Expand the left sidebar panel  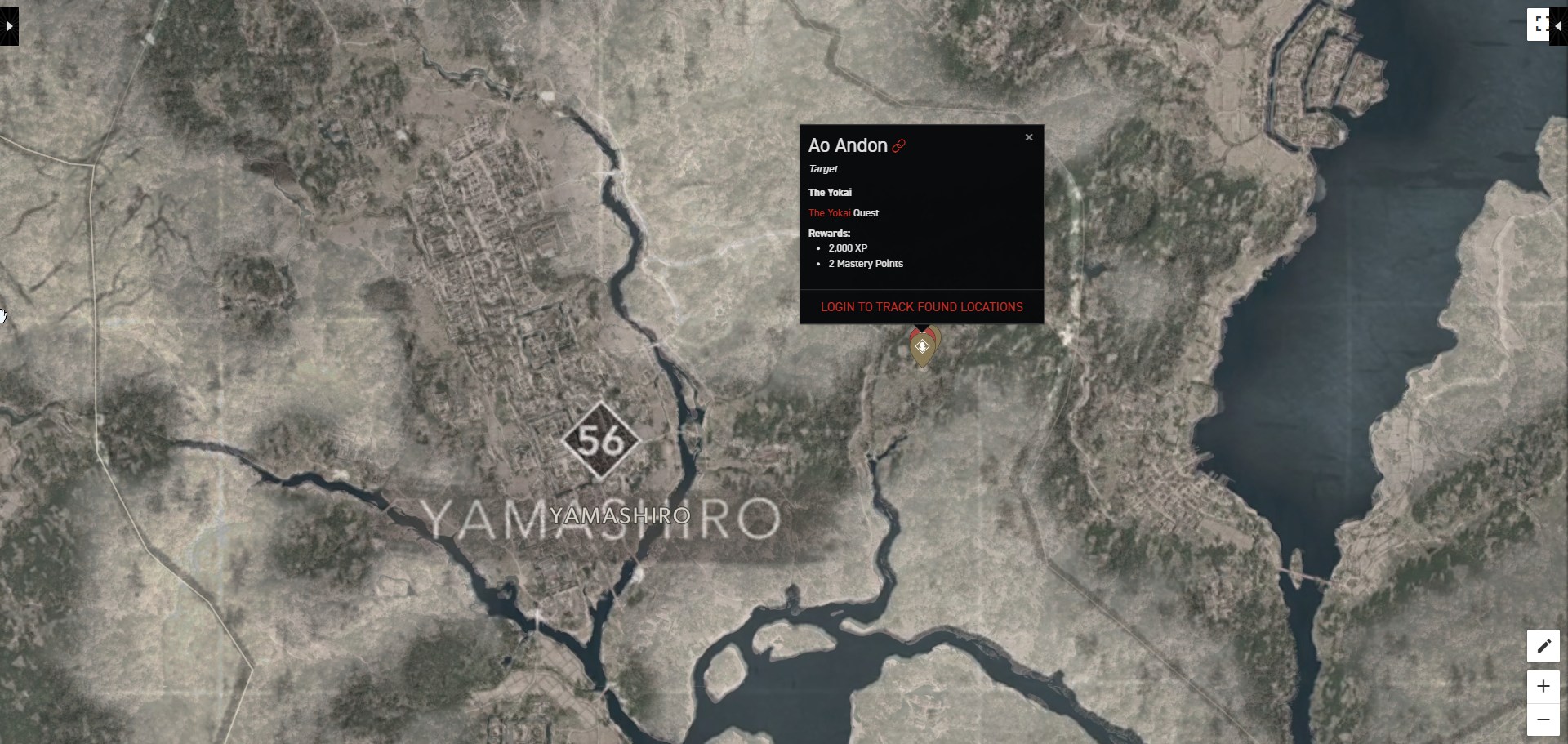8,25
